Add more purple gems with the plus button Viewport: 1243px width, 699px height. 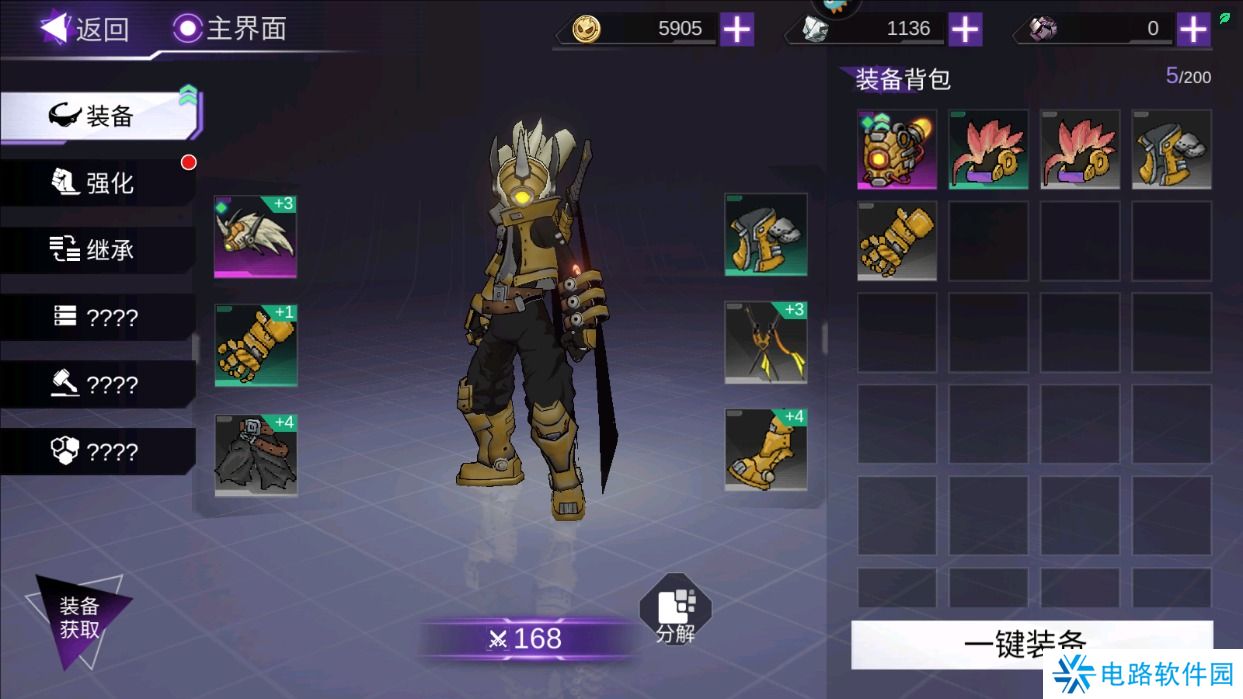click(1193, 29)
